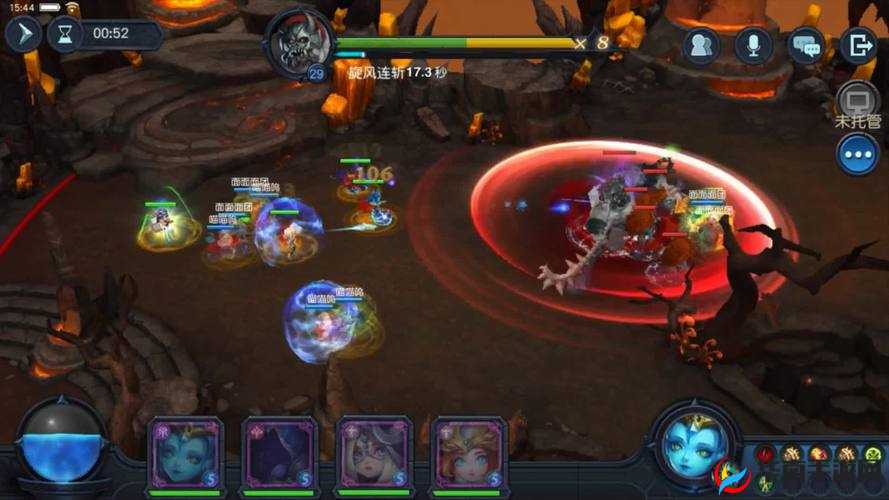889x500 pixels.
Task: Exit the battle via door-arrow icon
Action: click(858, 45)
